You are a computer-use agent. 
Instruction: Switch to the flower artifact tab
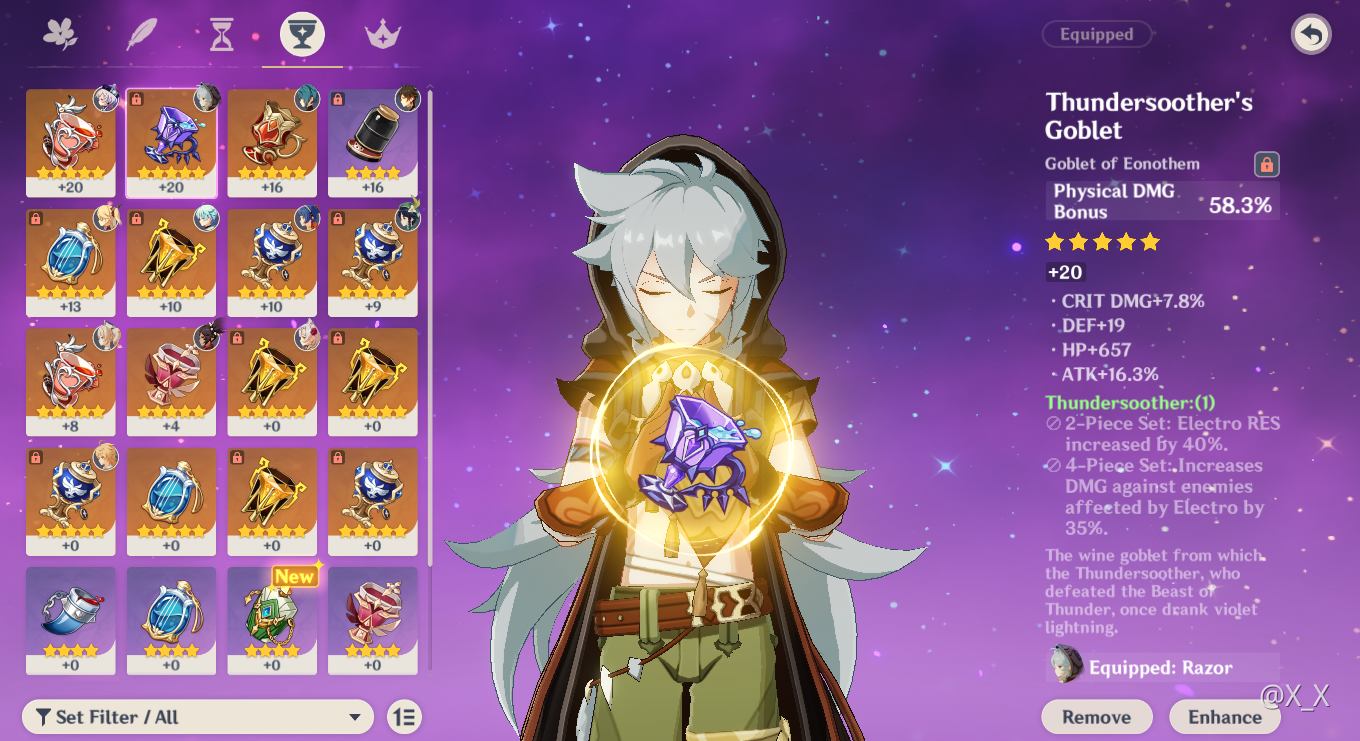[x=61, y=35]
